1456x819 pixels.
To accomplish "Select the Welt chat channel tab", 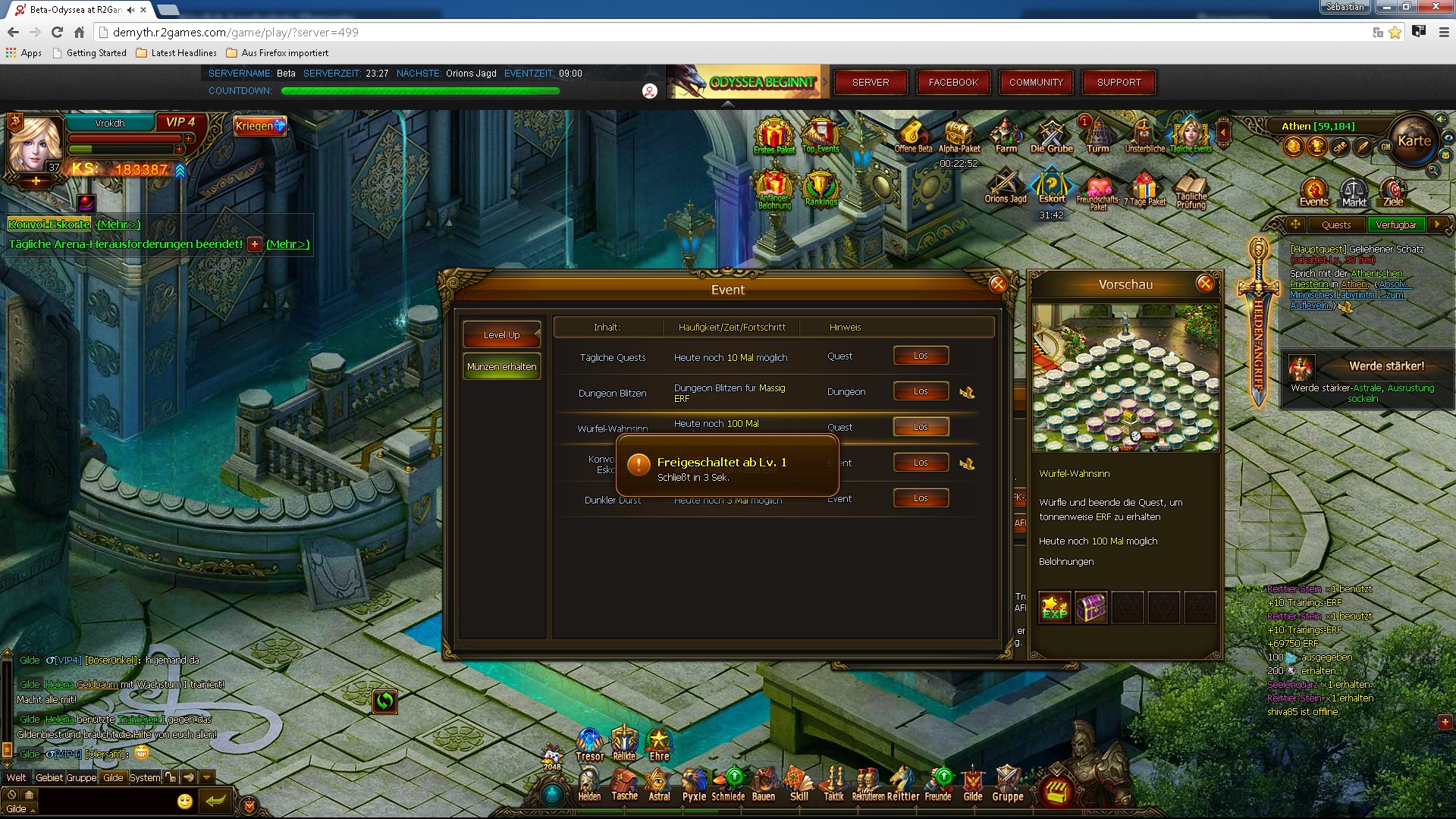I will coord(16,777).
